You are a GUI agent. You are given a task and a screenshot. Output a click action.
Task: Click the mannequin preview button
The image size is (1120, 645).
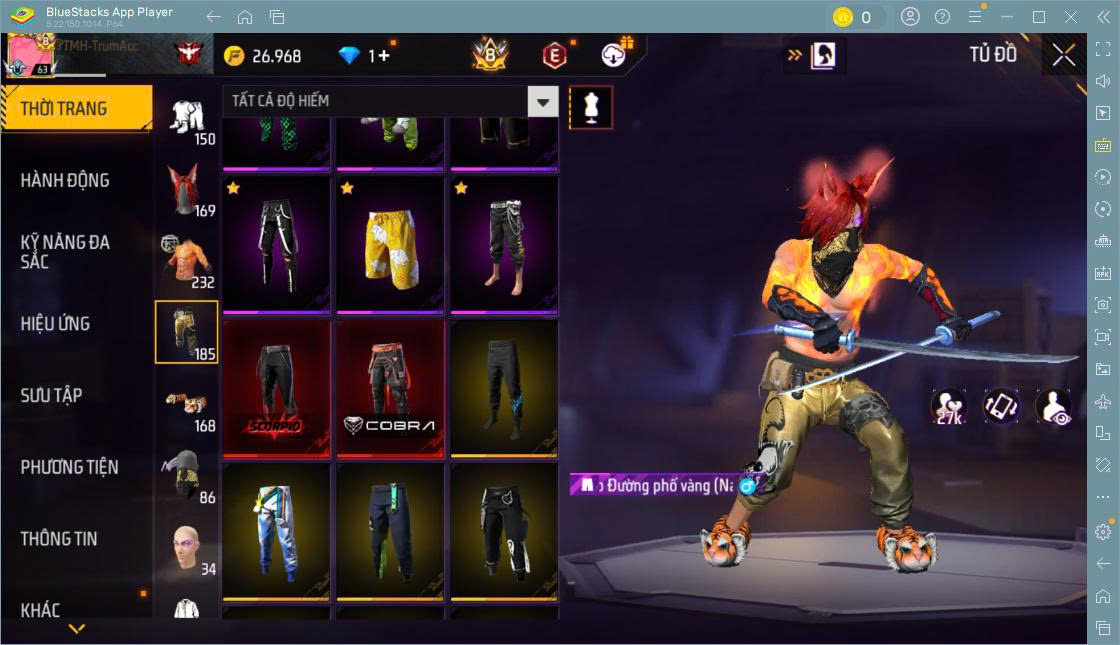click(x=591, y=107)
